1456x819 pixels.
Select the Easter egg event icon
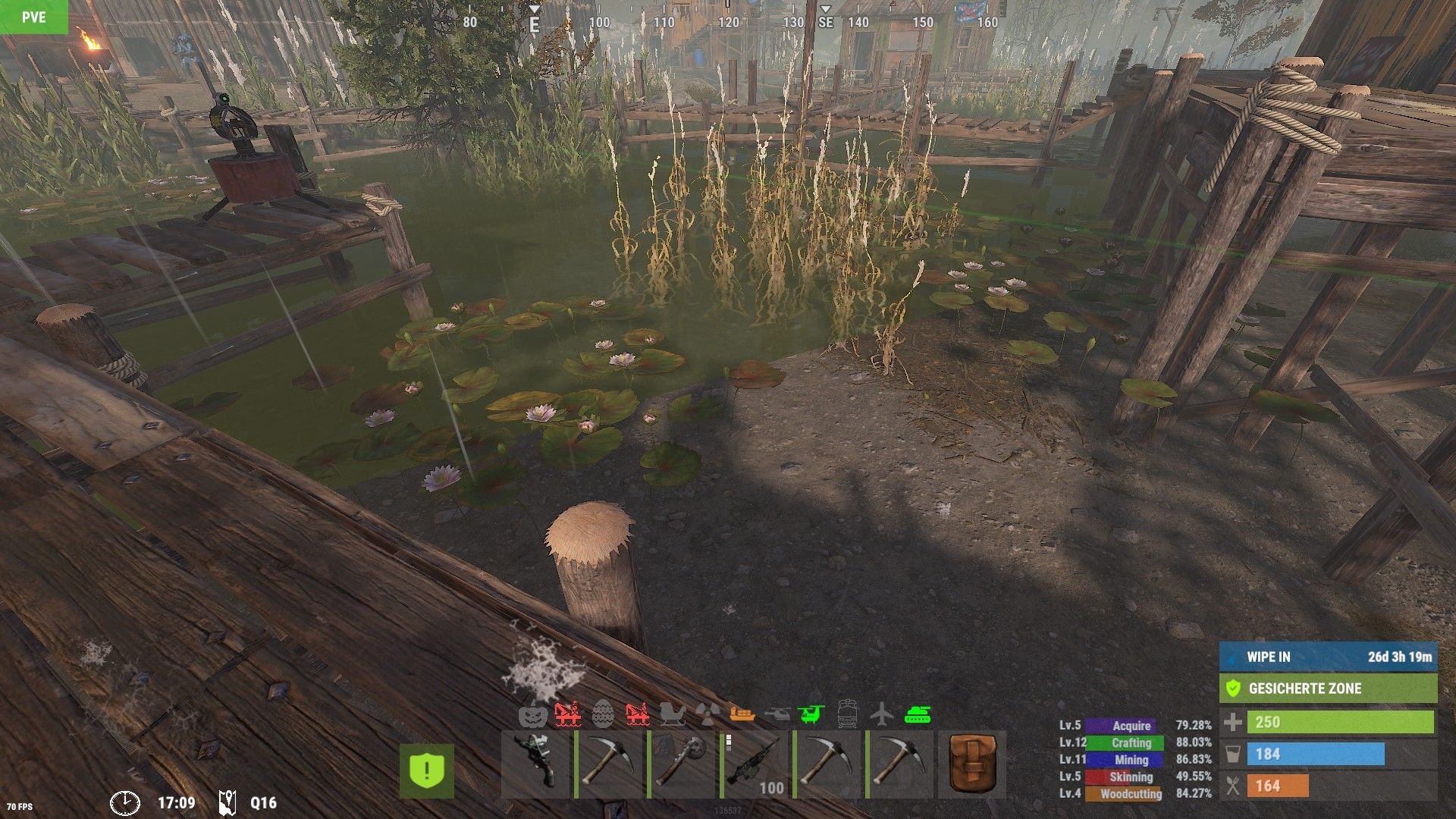[x=603, y=714]
